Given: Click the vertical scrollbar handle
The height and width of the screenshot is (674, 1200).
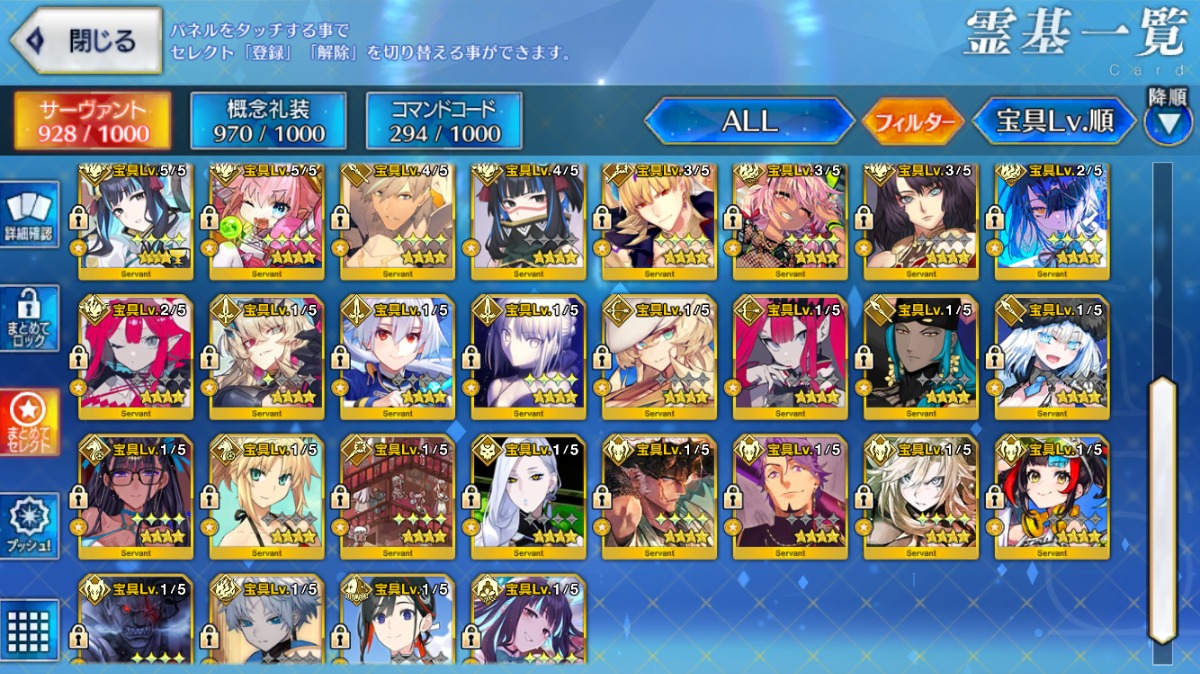Looking at the screenshot, I should (x=1162, y=510).
